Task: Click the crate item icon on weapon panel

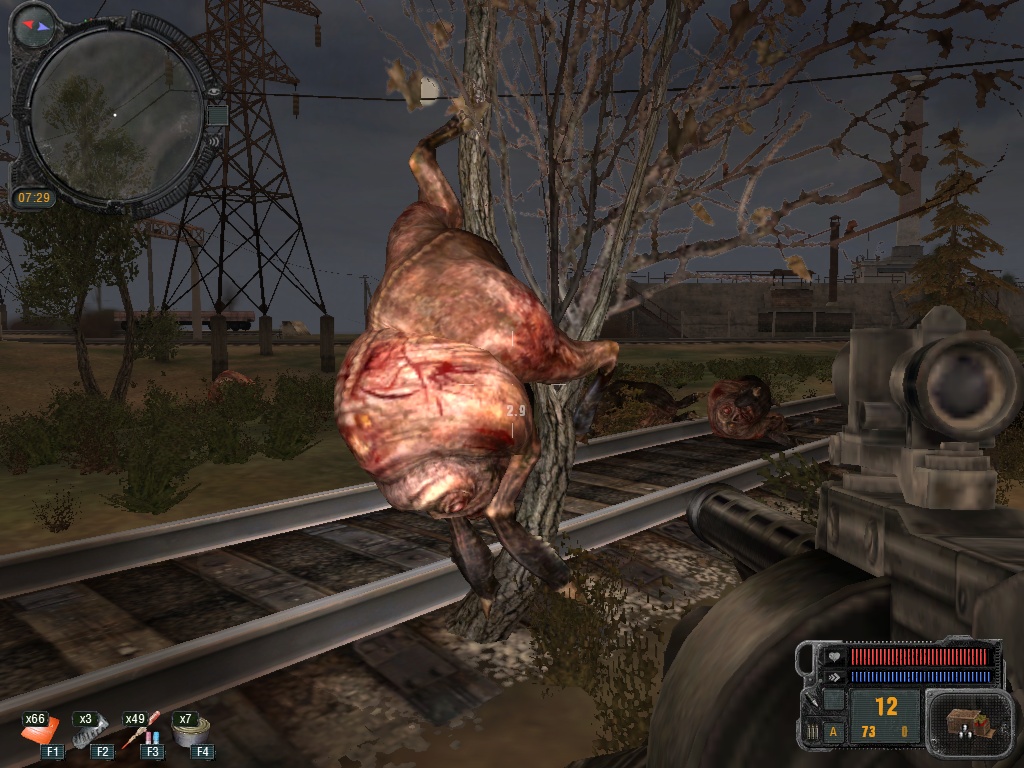Action: click(x=962, y=723)
